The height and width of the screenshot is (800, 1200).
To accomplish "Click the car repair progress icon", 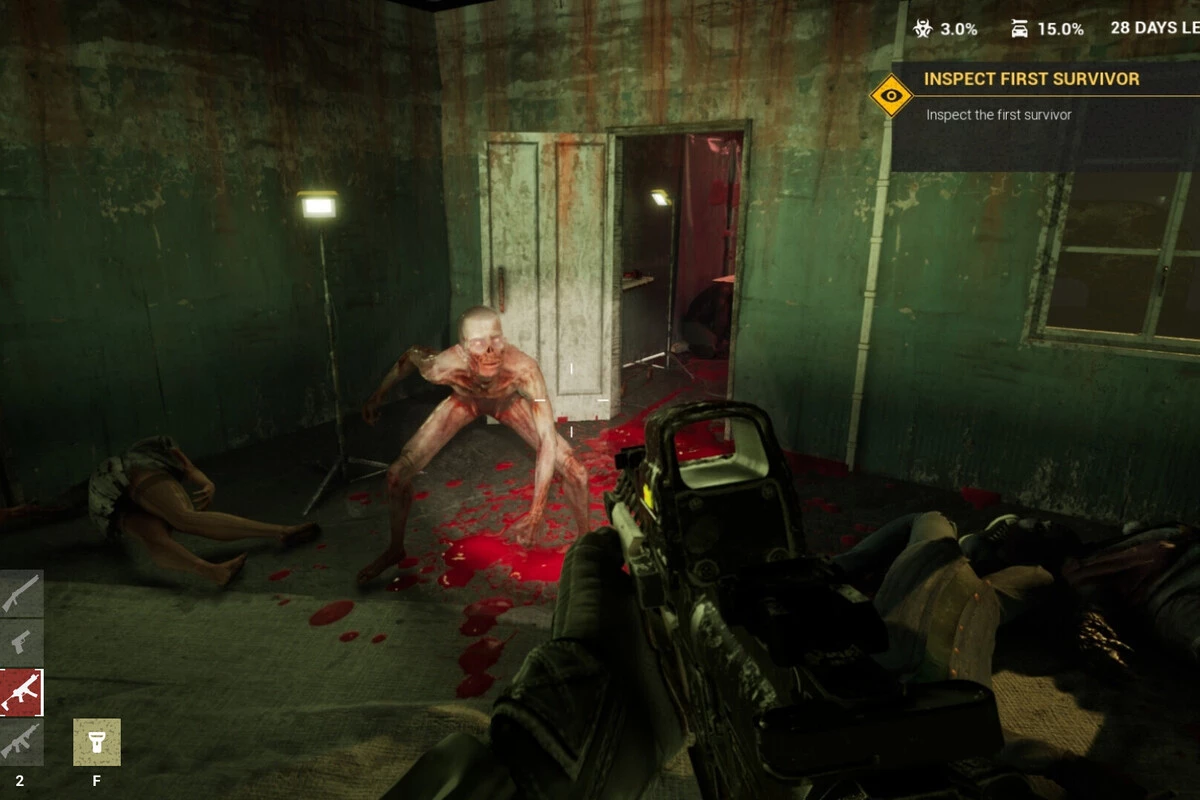I will [1019, 28].
